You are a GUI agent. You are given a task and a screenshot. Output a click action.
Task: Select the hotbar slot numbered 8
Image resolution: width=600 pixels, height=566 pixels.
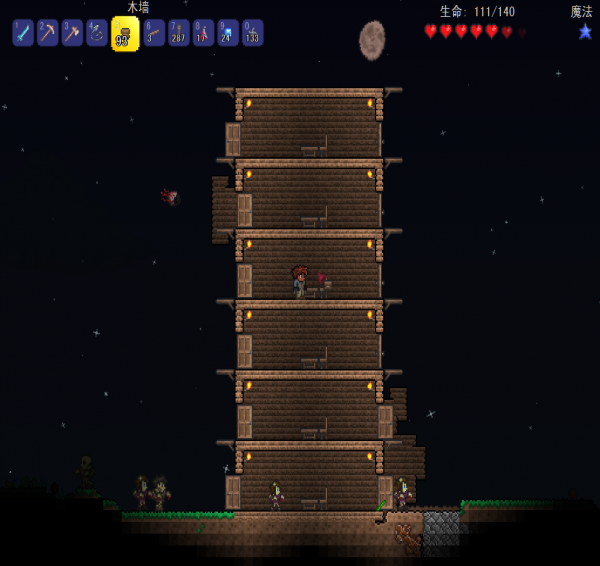203,33
